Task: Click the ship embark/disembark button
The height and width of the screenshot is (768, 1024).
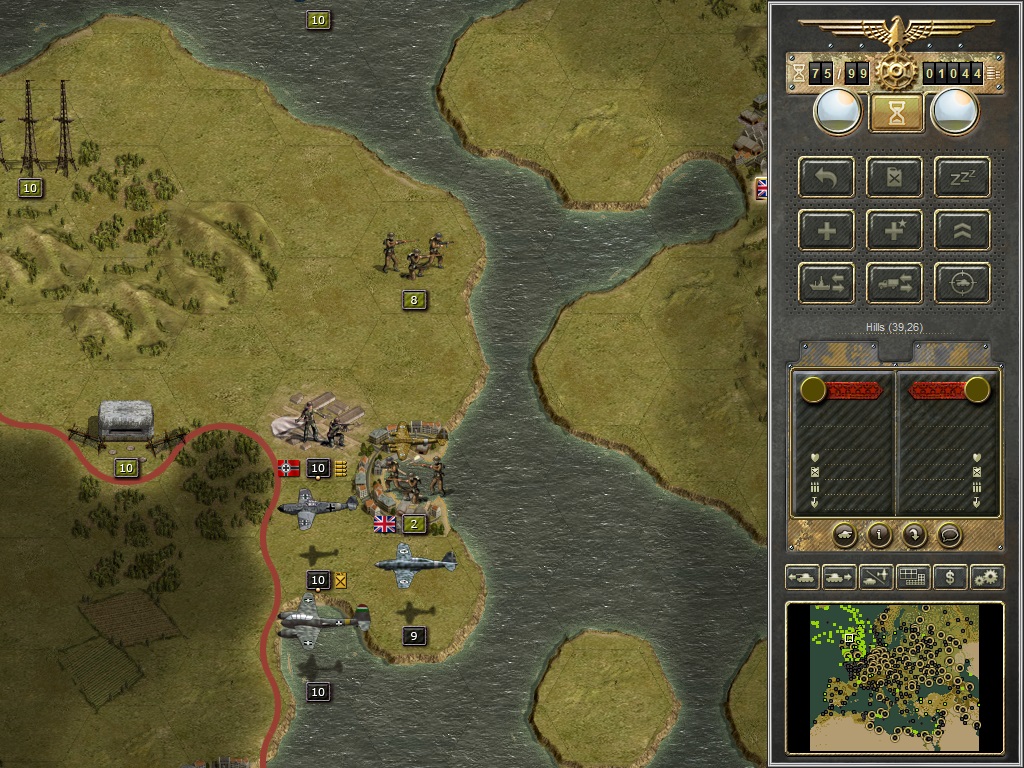Action: pos(827,283)
